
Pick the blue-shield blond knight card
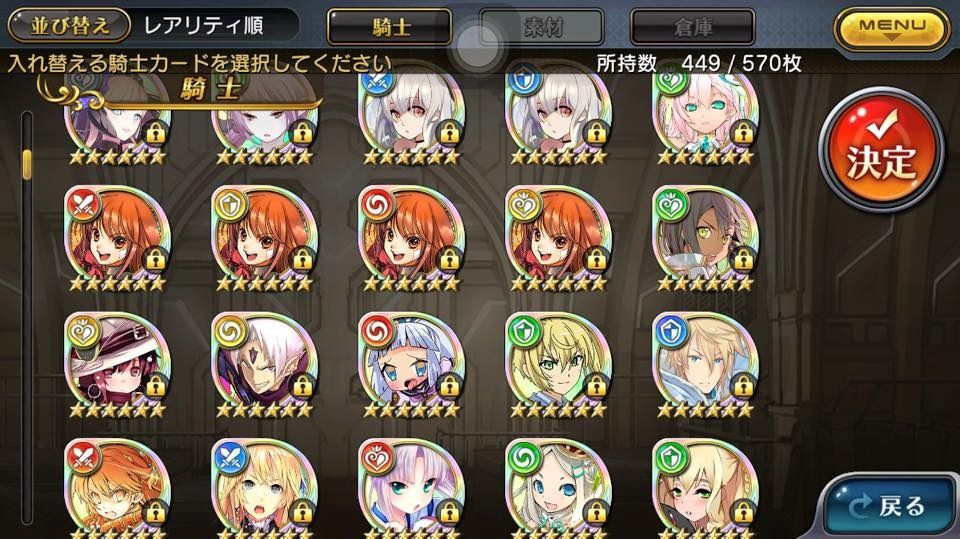click(702, 361)
